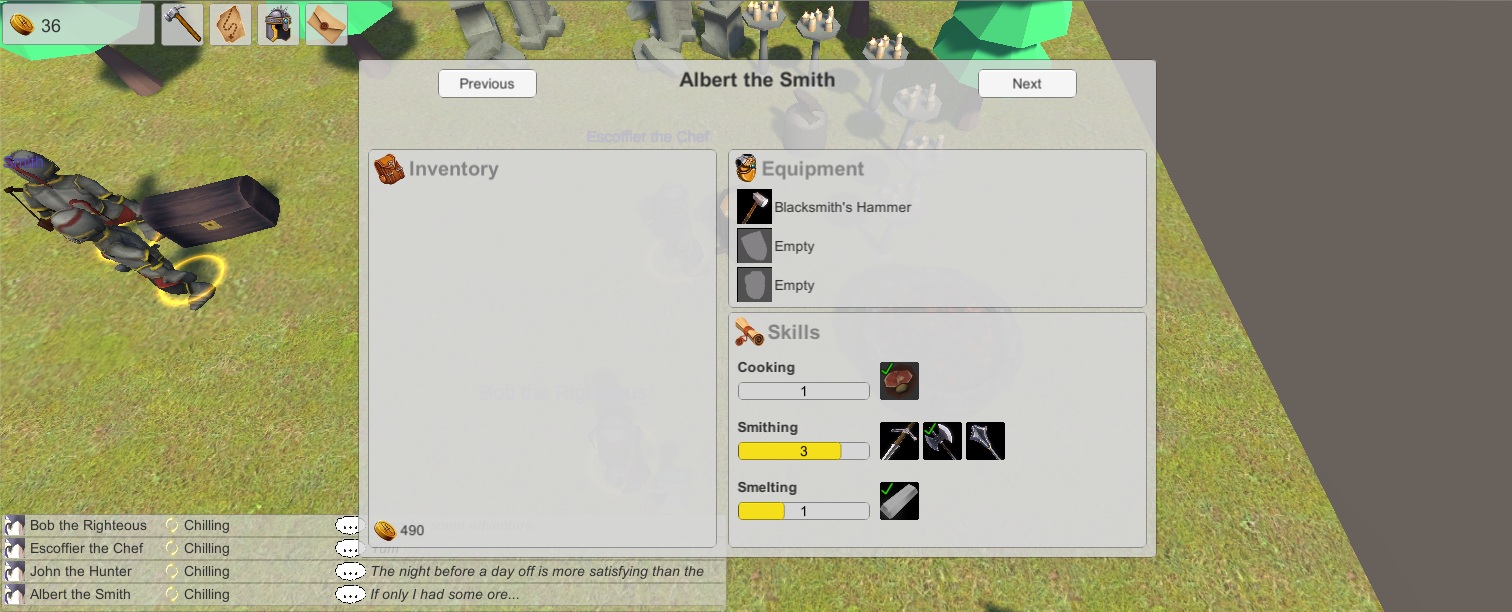
Task: Select Escoffier the Chef in the roster
Action: [87, 548]
